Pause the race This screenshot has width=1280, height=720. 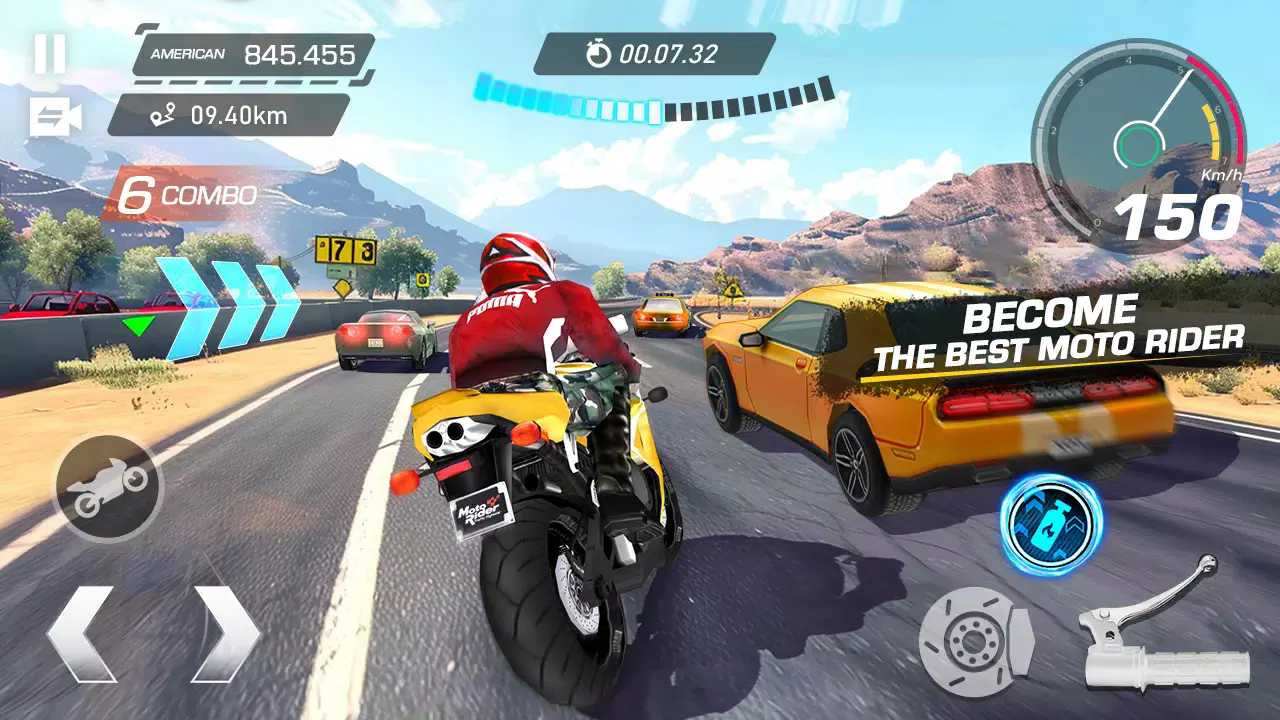click(x=50, y=54)
